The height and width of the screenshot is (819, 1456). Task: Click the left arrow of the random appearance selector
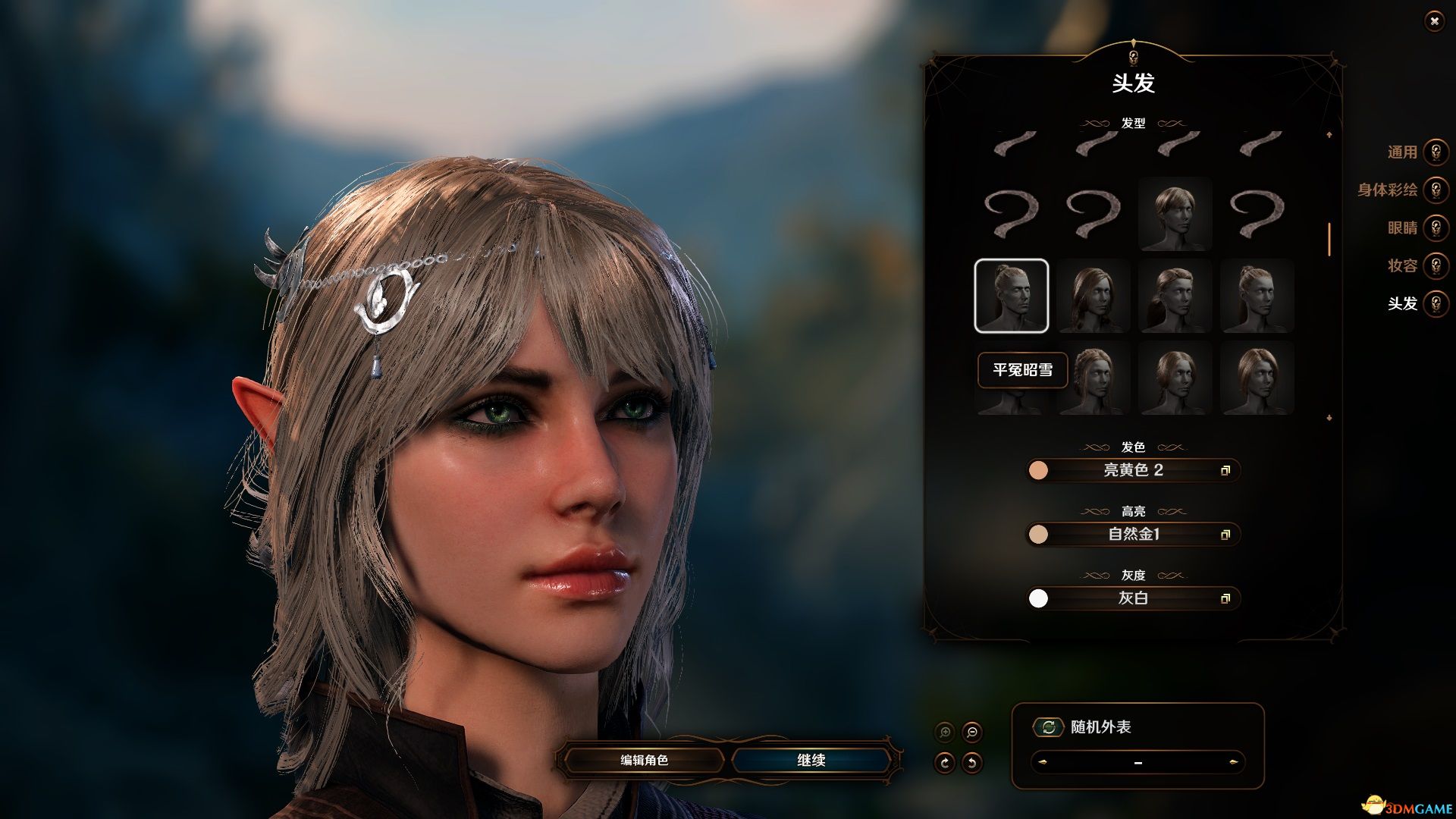1043,762
